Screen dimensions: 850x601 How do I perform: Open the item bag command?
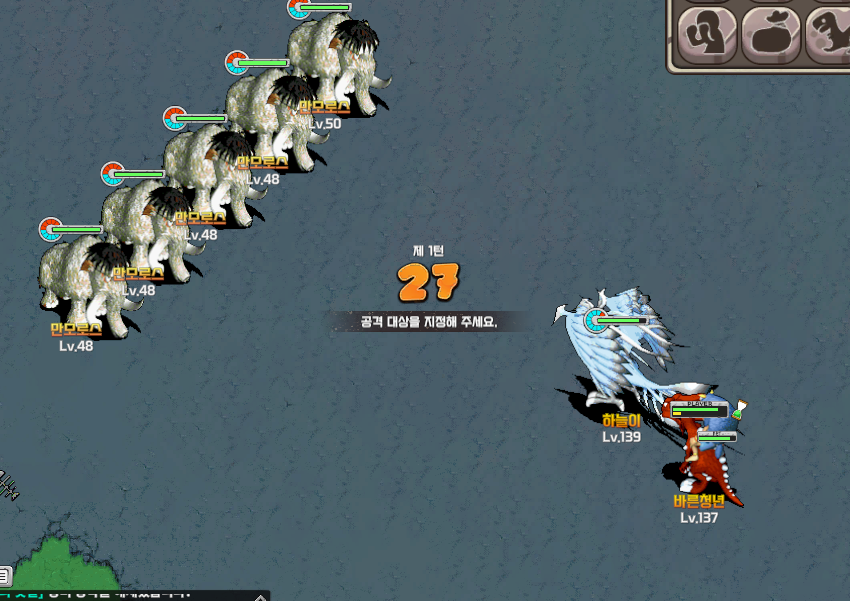pos(770,34)
